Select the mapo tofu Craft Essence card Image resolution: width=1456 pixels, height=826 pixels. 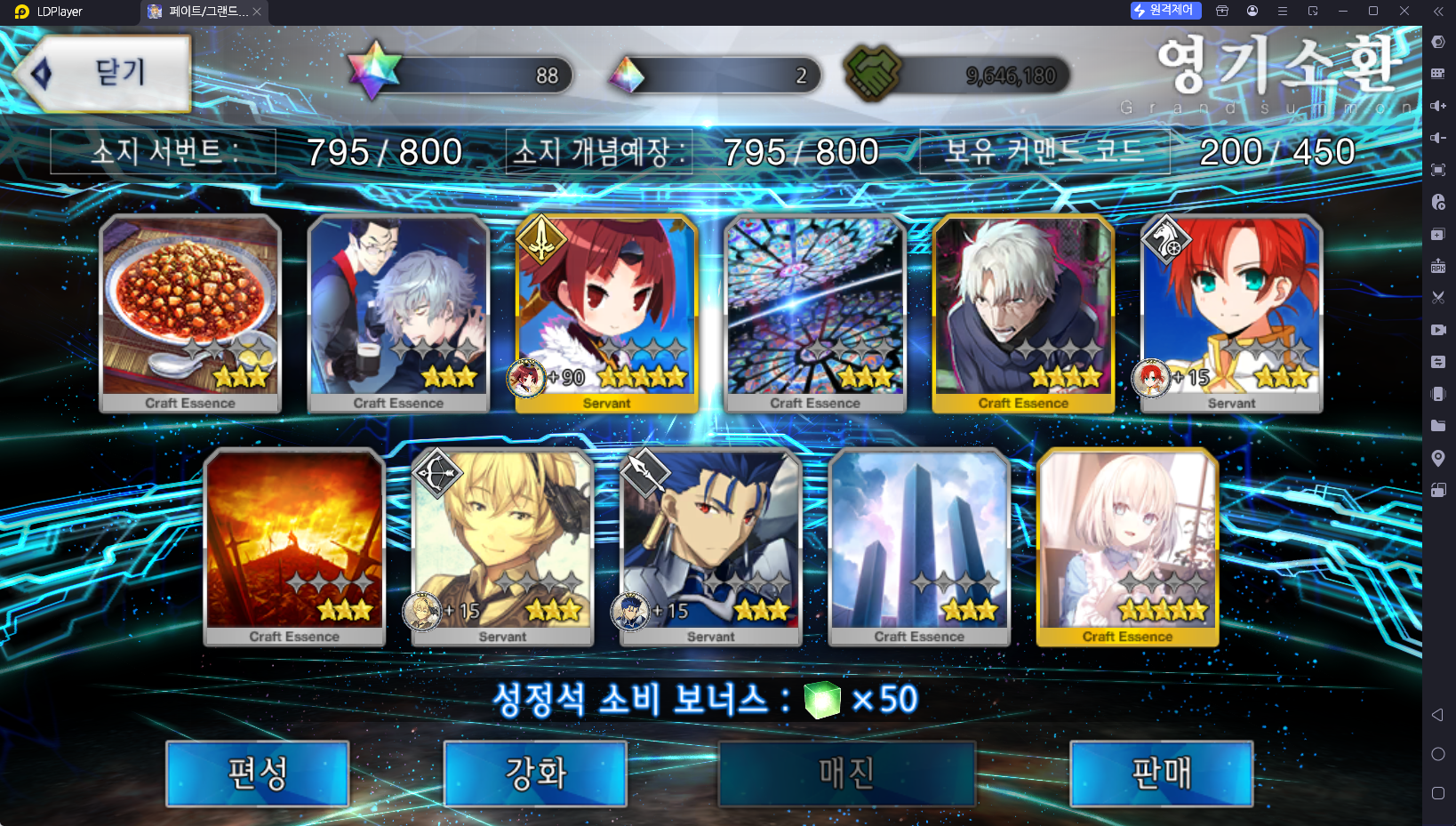click(x=190, y=313)
